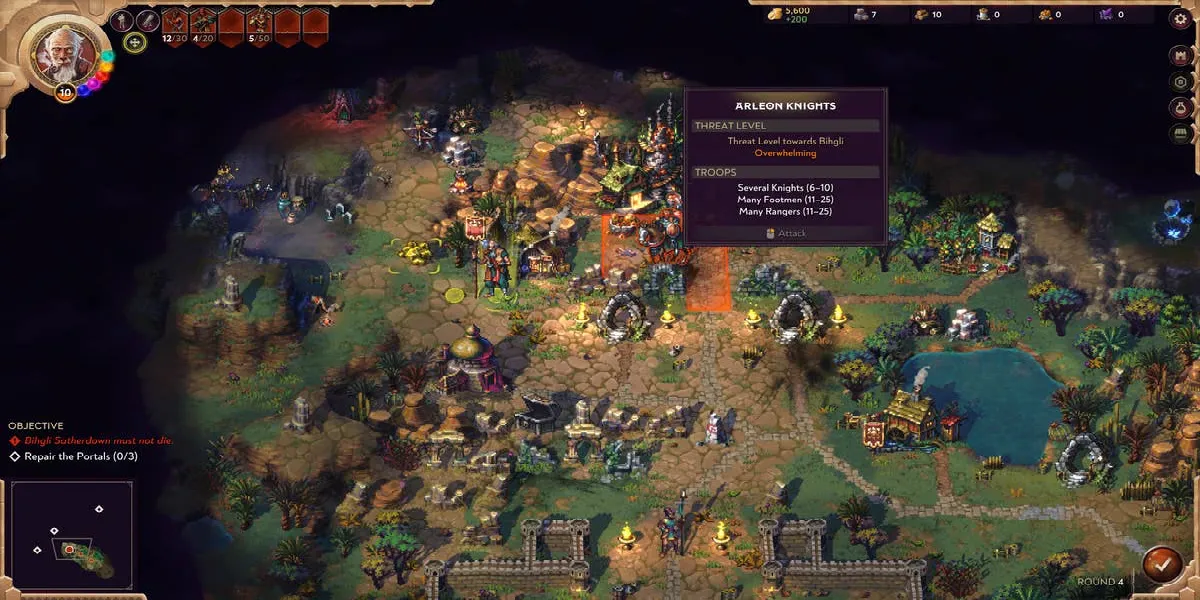The image size is (1200, 600).
Task: Select the Repair the Portals objective
Action: pos(74,457)
